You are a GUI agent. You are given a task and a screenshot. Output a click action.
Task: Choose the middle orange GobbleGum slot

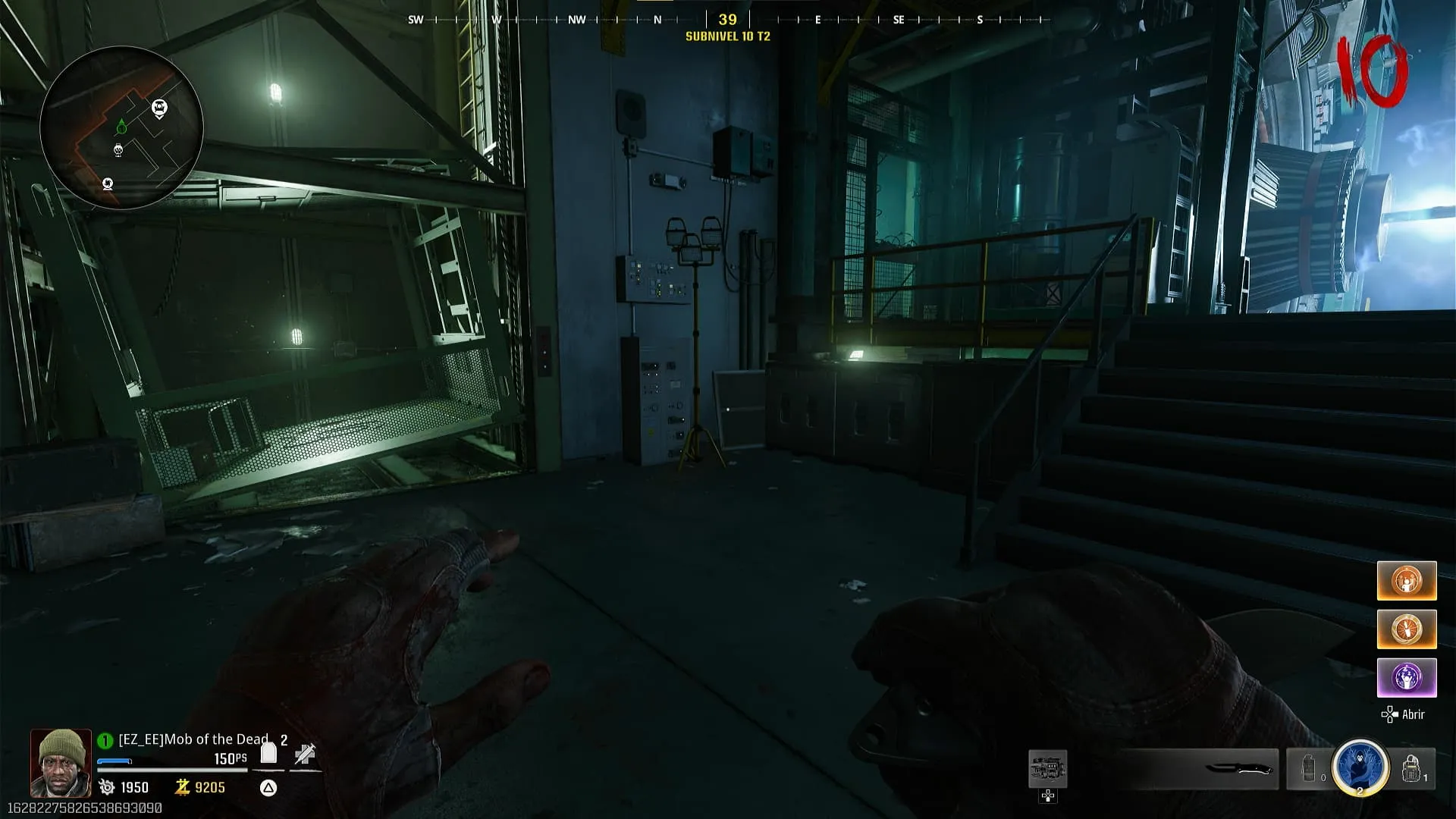(1406, 629)
